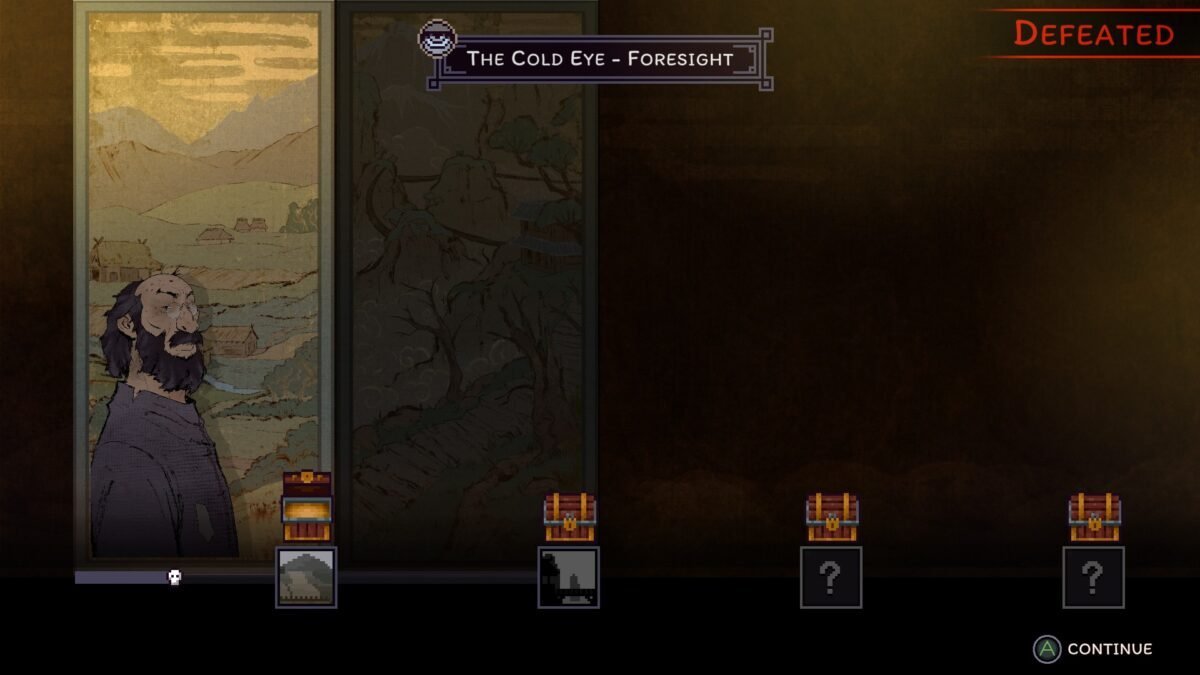Open the glowing unlocked treasure chest
Screen dimensions: 1200x675
tap(306, 508)
